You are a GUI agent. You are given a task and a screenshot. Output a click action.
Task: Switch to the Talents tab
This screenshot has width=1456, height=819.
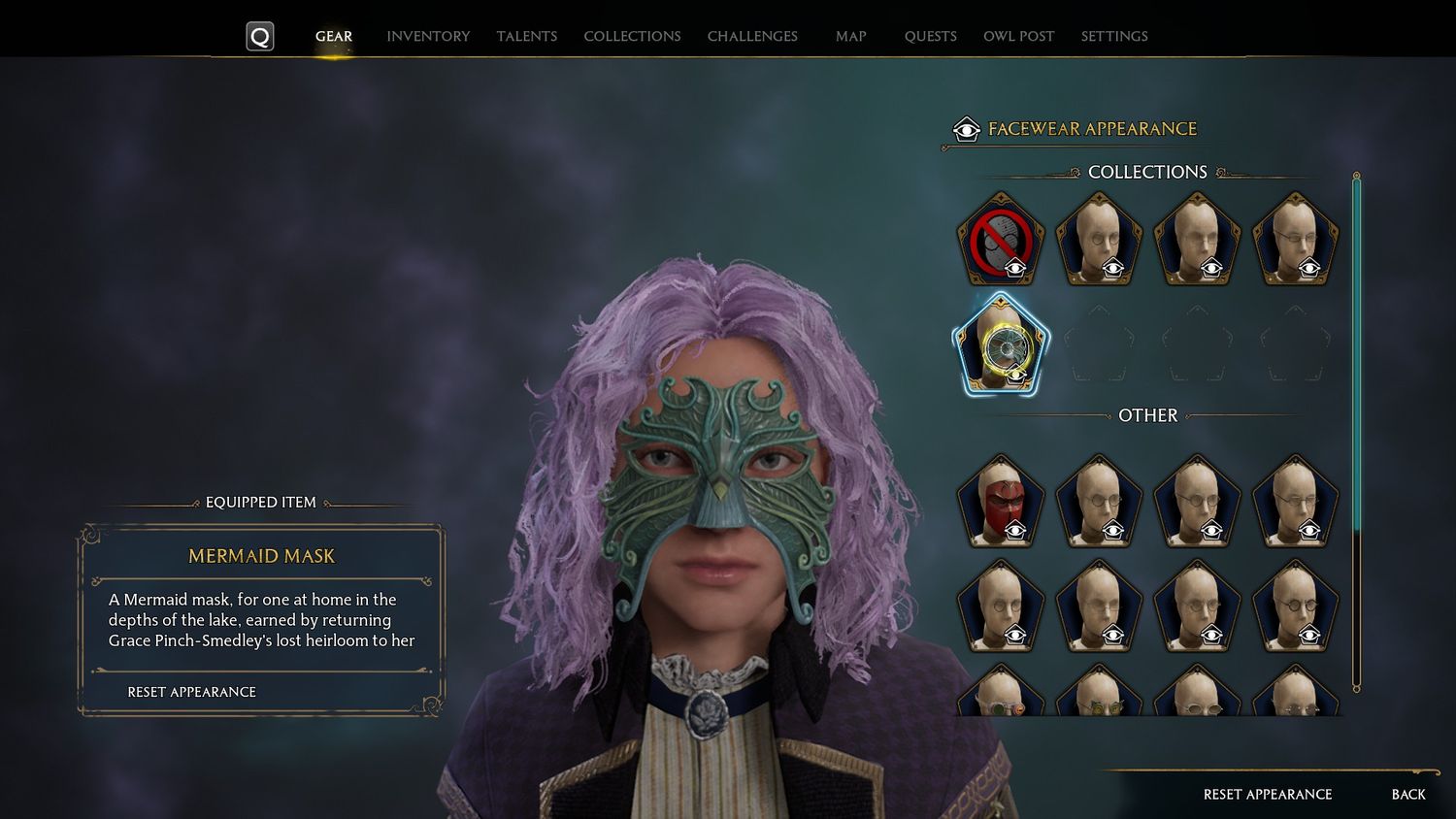pyautogui.click(x=527, y=36)
